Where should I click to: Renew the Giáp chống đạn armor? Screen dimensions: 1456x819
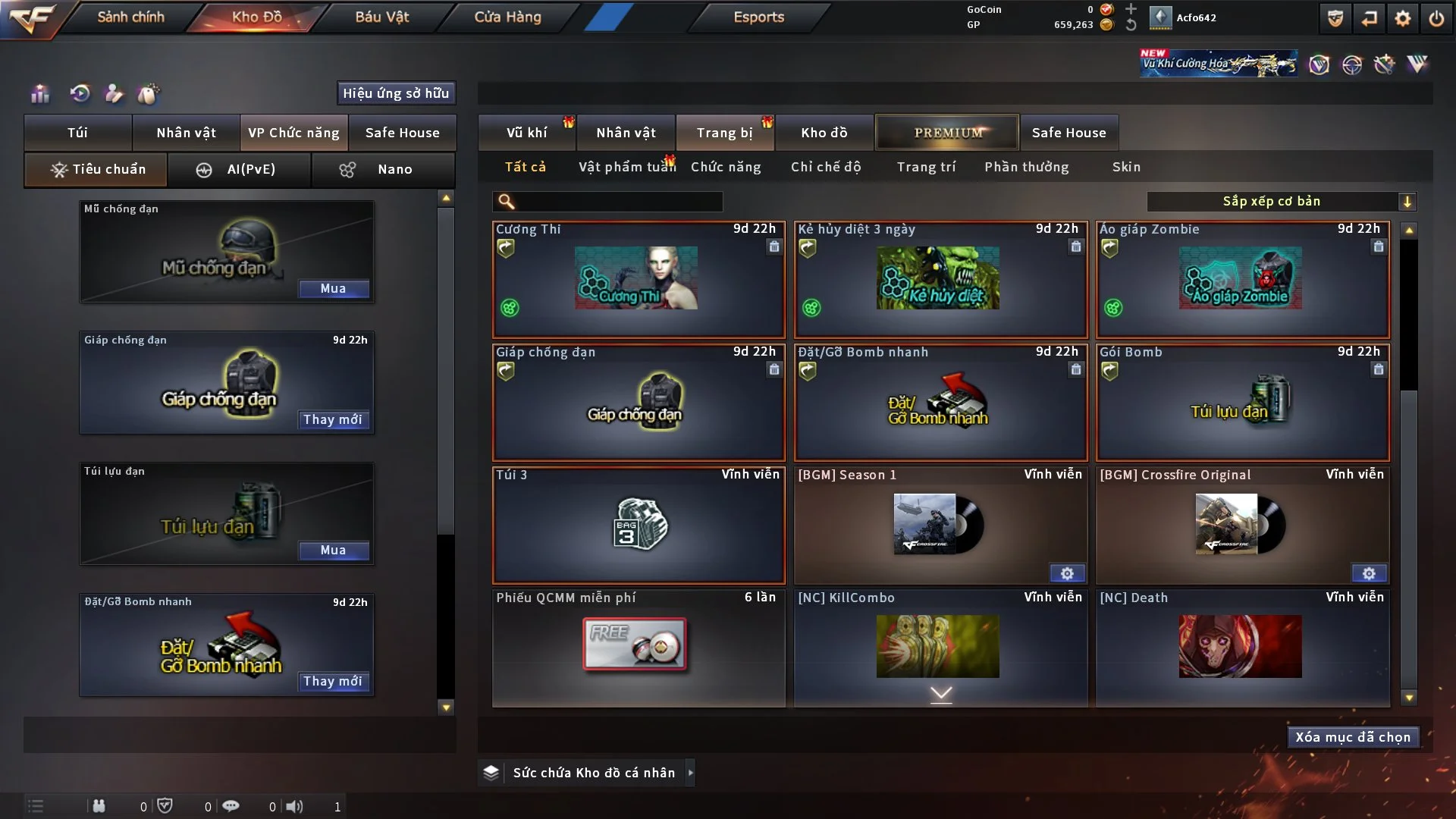(x=333, y=420)
